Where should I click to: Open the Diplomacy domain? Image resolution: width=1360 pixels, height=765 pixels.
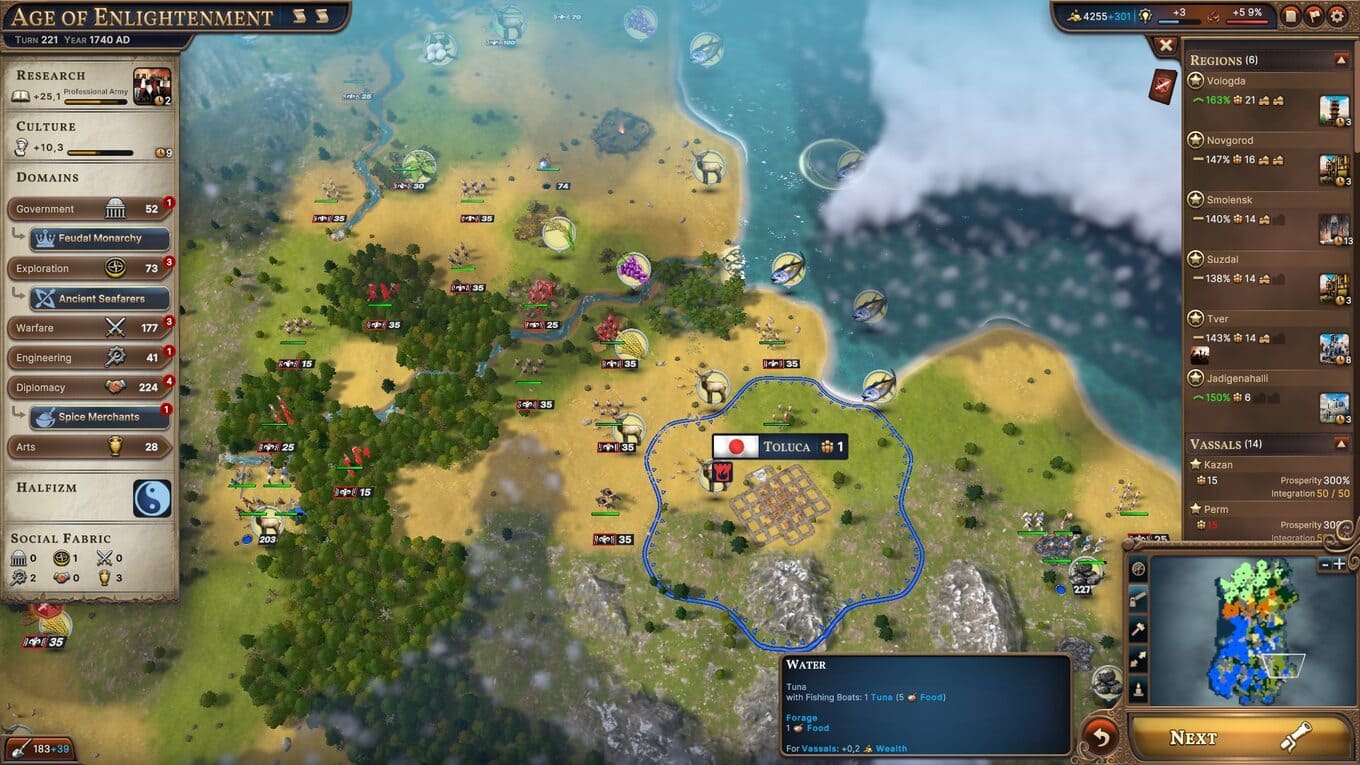click(88, 387)
